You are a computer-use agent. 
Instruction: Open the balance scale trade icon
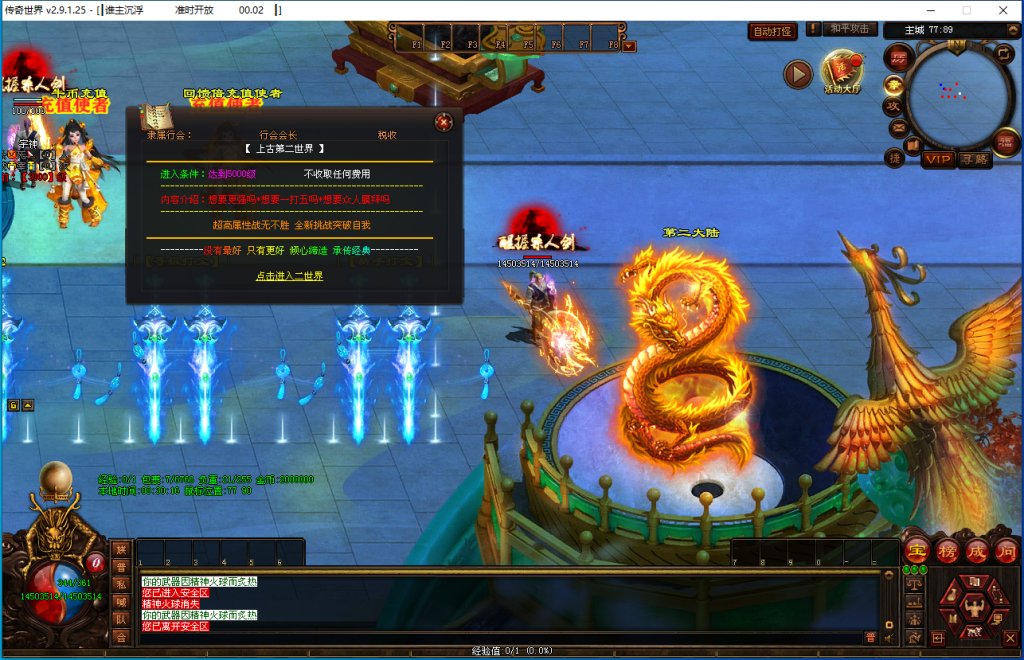point(913,584)
